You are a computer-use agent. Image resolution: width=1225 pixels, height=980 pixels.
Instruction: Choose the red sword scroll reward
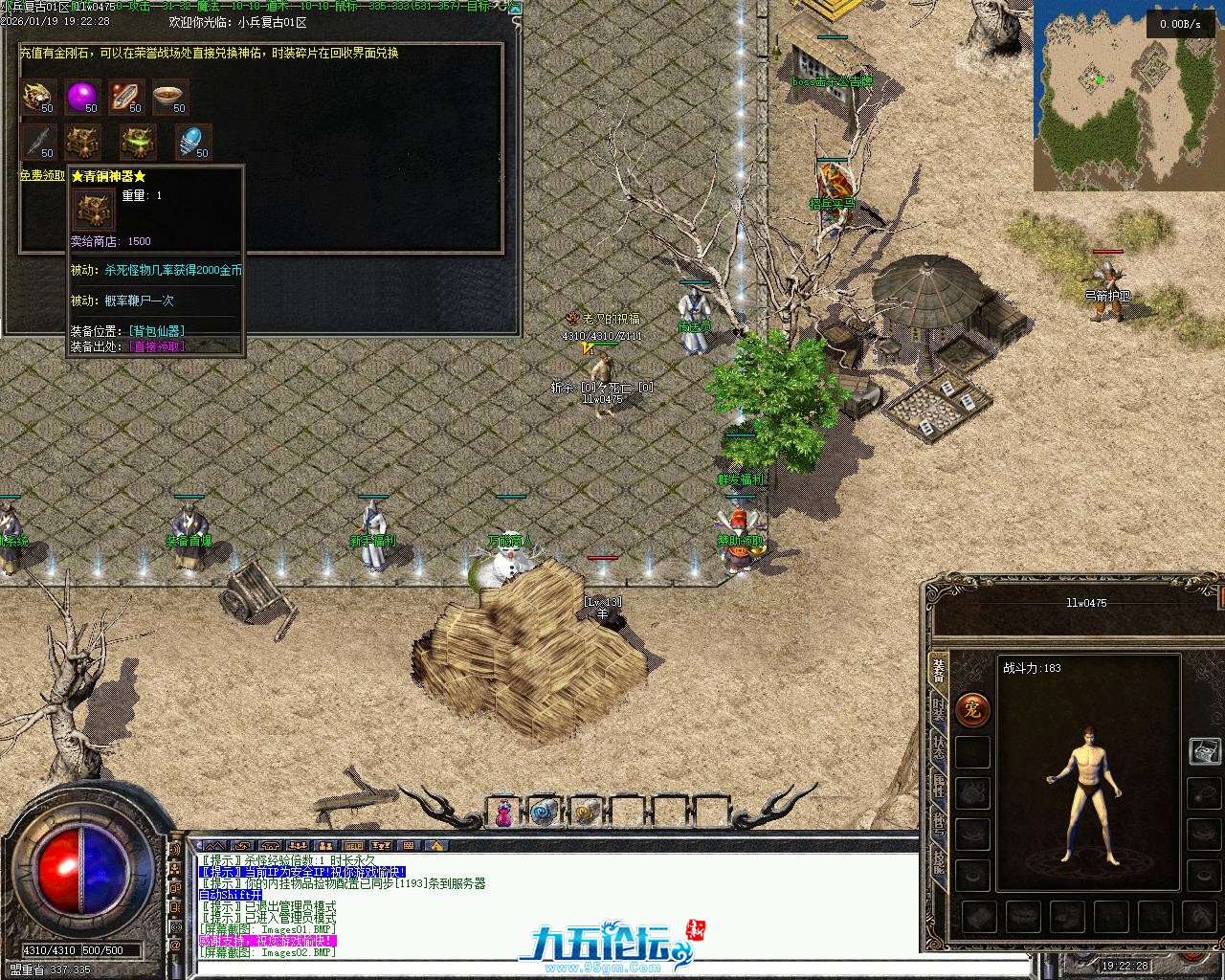click(126, 97)
